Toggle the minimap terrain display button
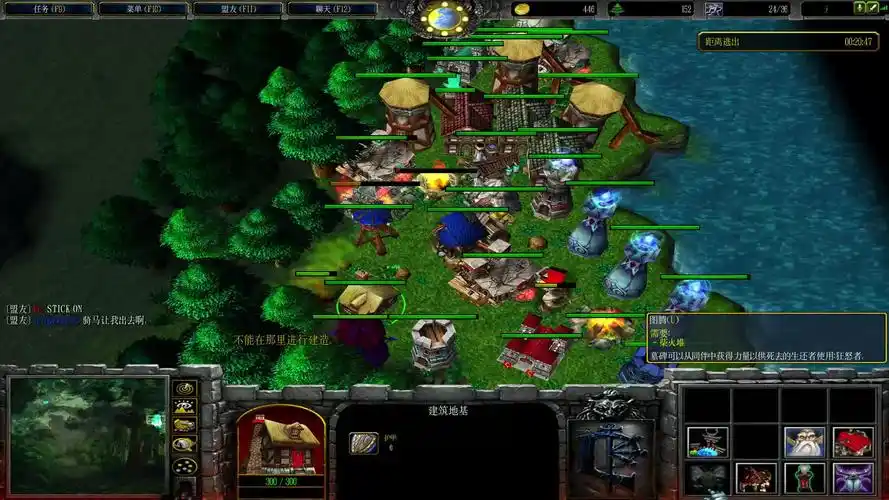889x500 pixels. pos(184,407)
